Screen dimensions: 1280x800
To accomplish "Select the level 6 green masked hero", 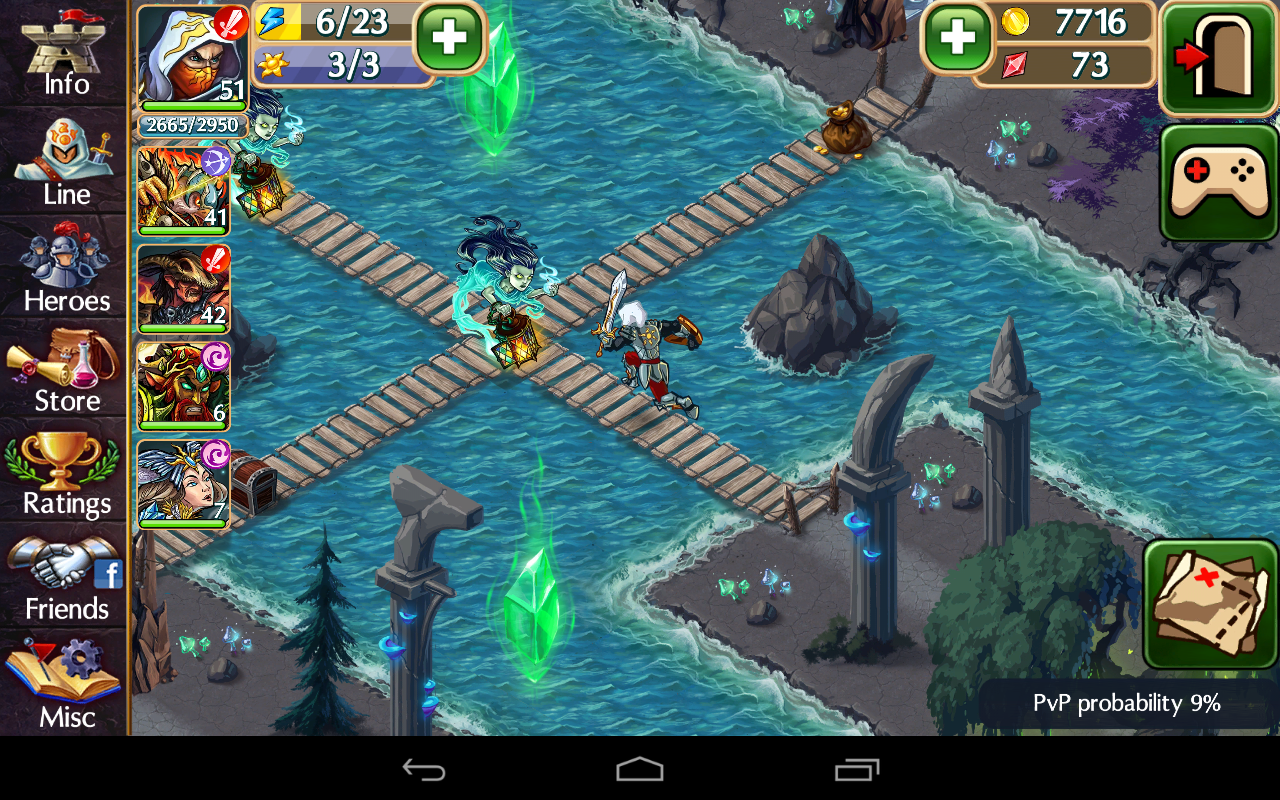I will (182, 385).
